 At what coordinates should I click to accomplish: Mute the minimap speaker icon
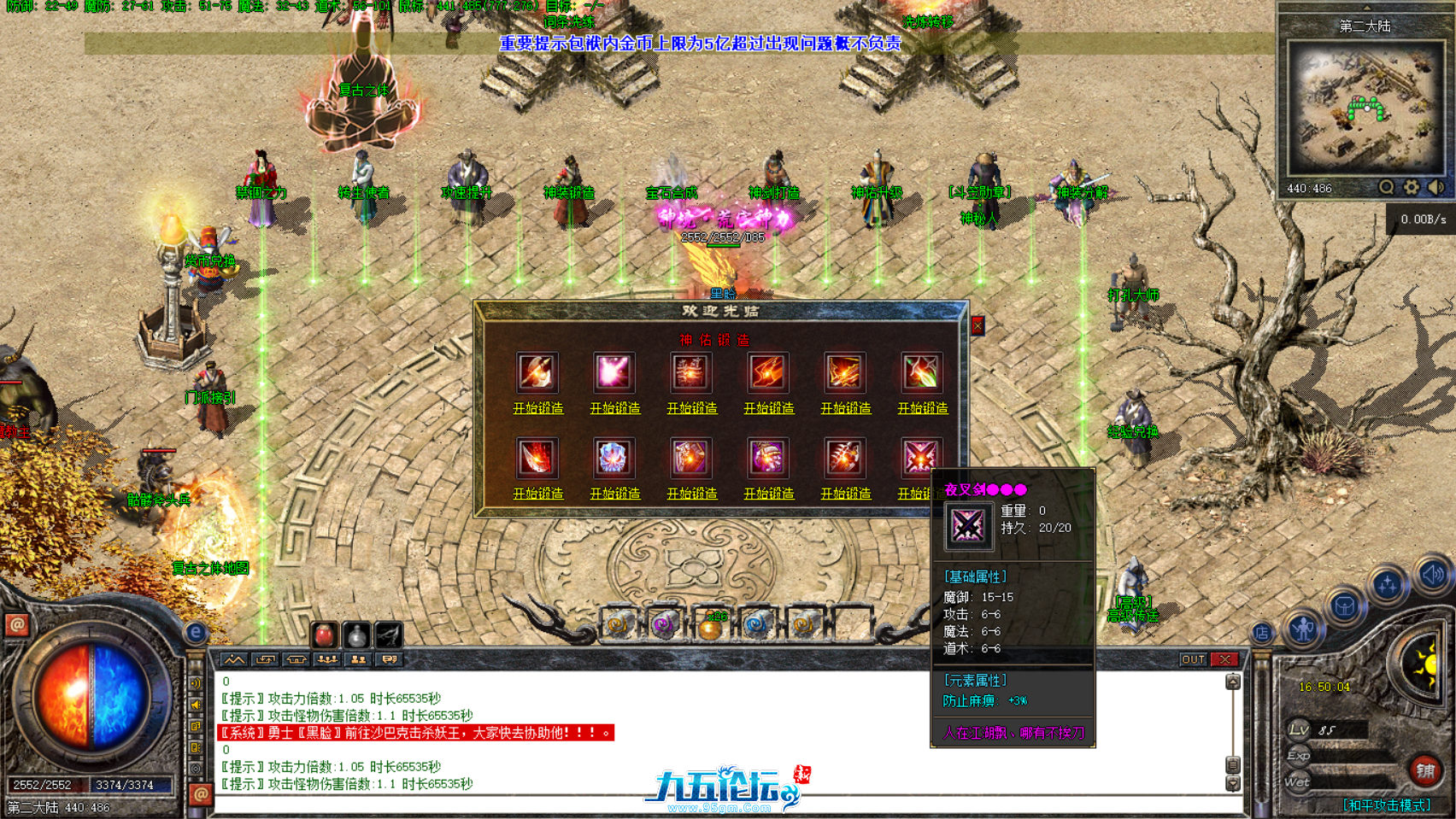(1434, 188)
